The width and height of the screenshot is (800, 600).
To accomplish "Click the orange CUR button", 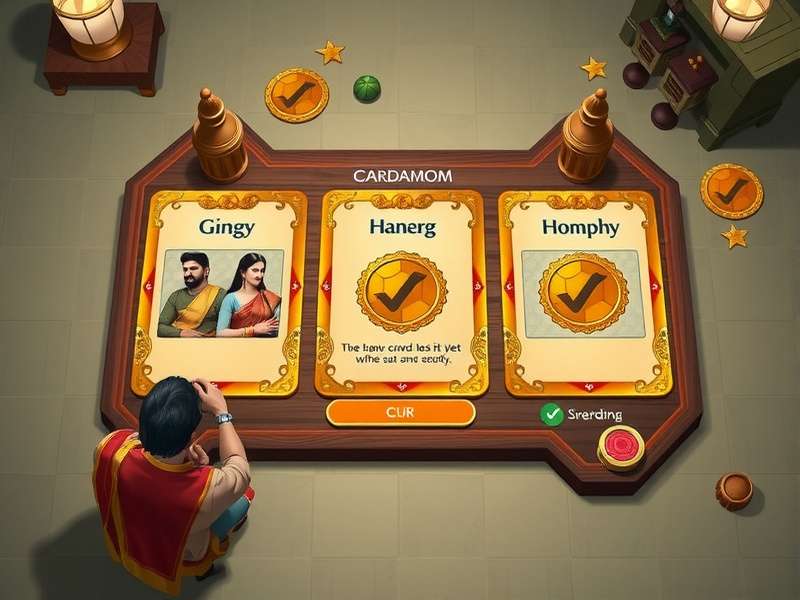I will [x=400, y=412].
